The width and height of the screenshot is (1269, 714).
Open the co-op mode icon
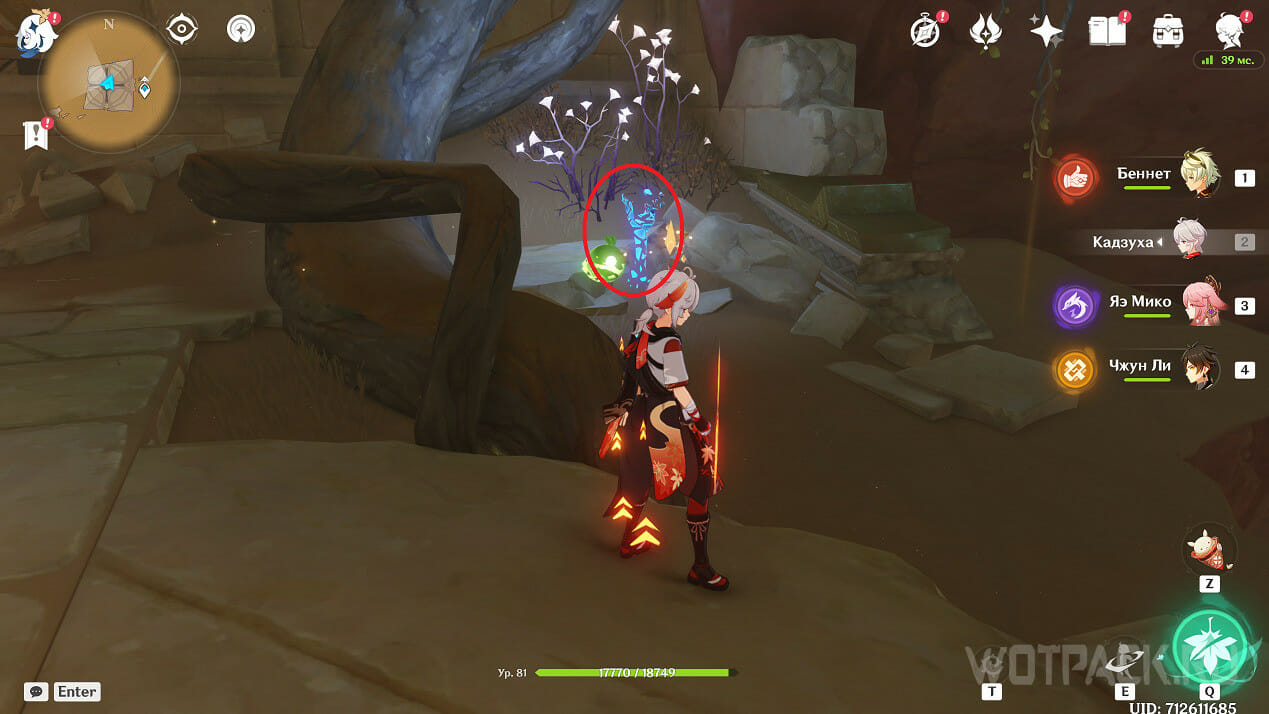click(x=240, y=30)
